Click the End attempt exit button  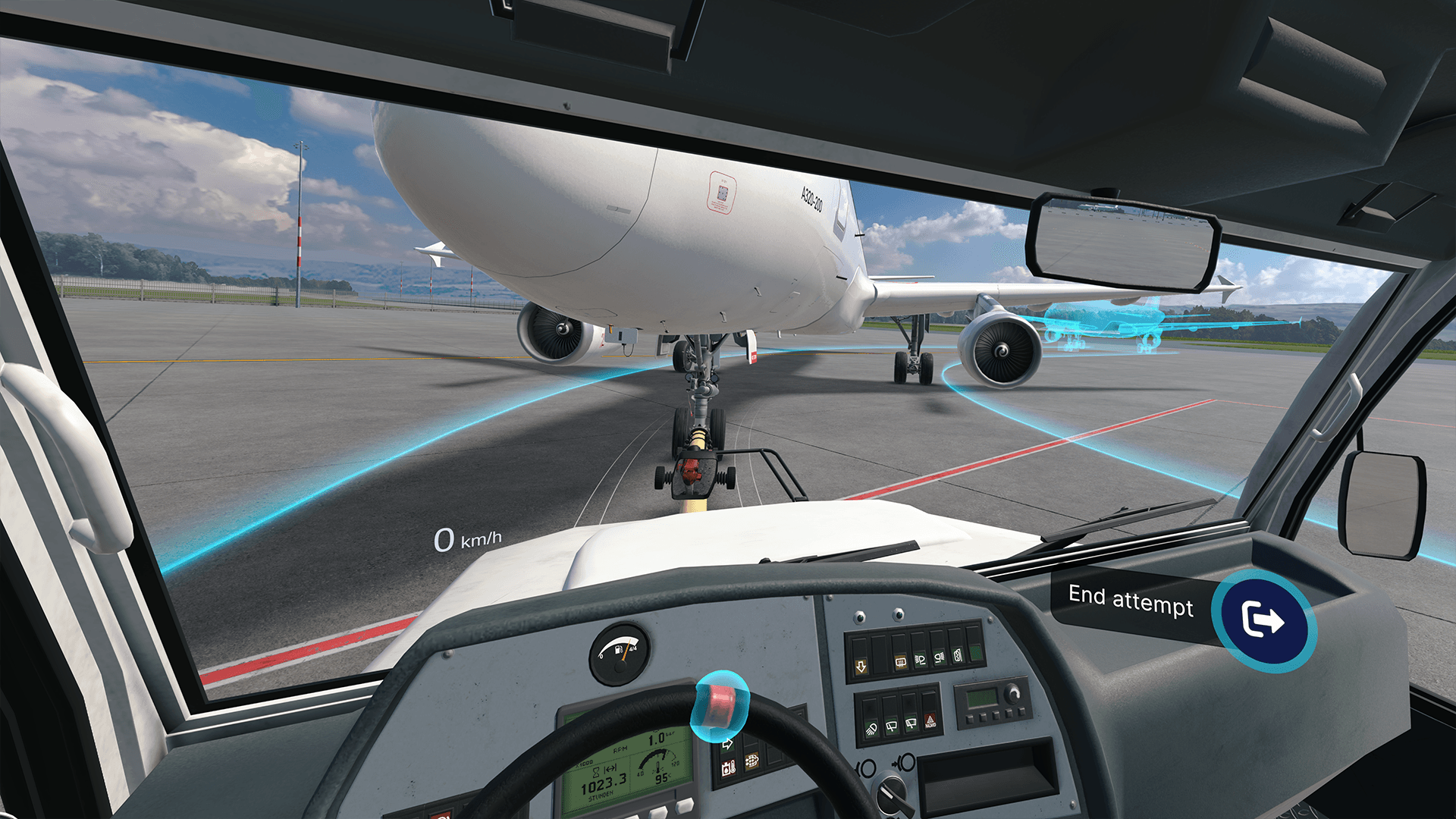pyautogui.click(x=1263, y=620)
